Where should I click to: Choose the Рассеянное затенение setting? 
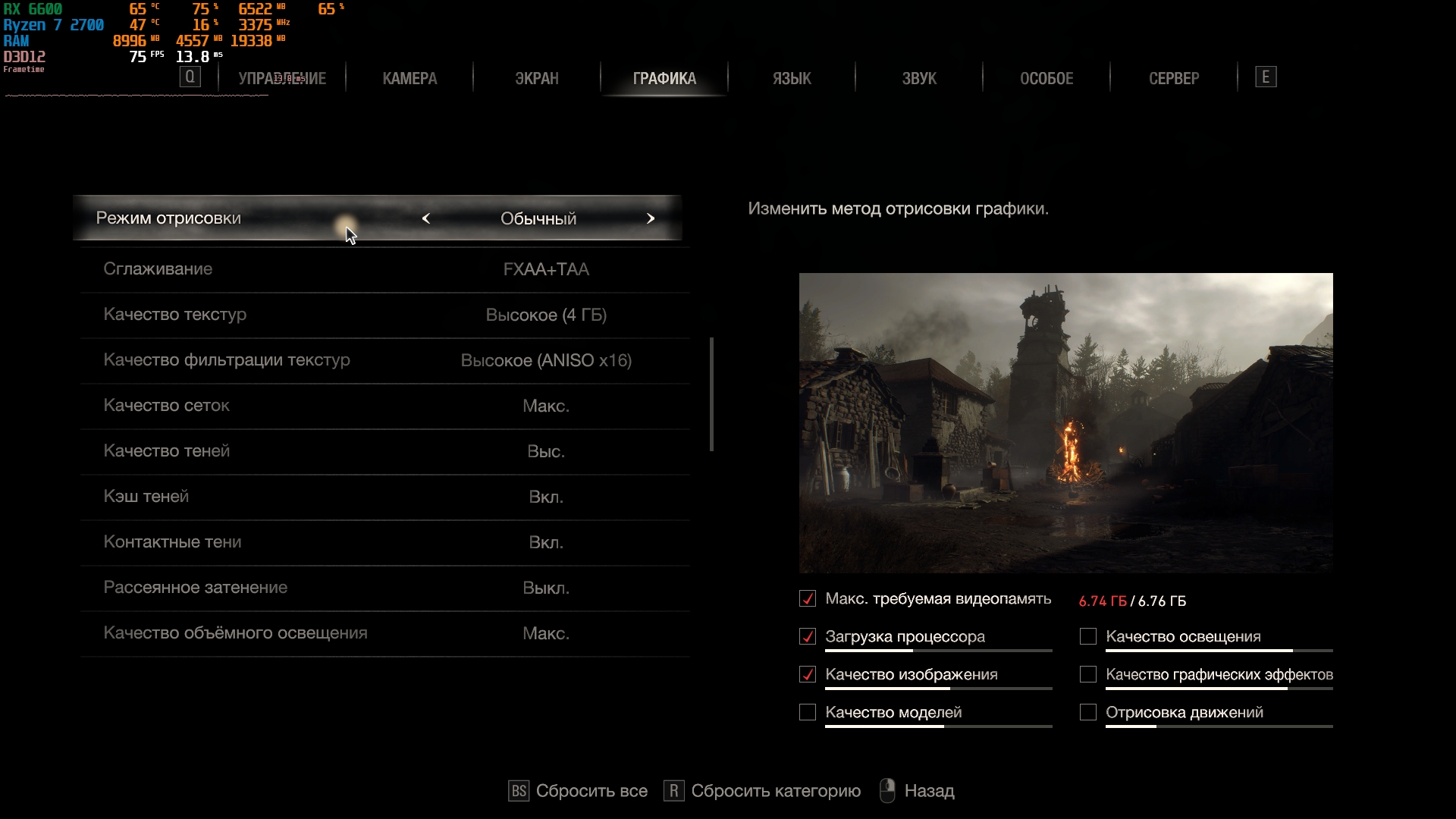tap(385, 588)
